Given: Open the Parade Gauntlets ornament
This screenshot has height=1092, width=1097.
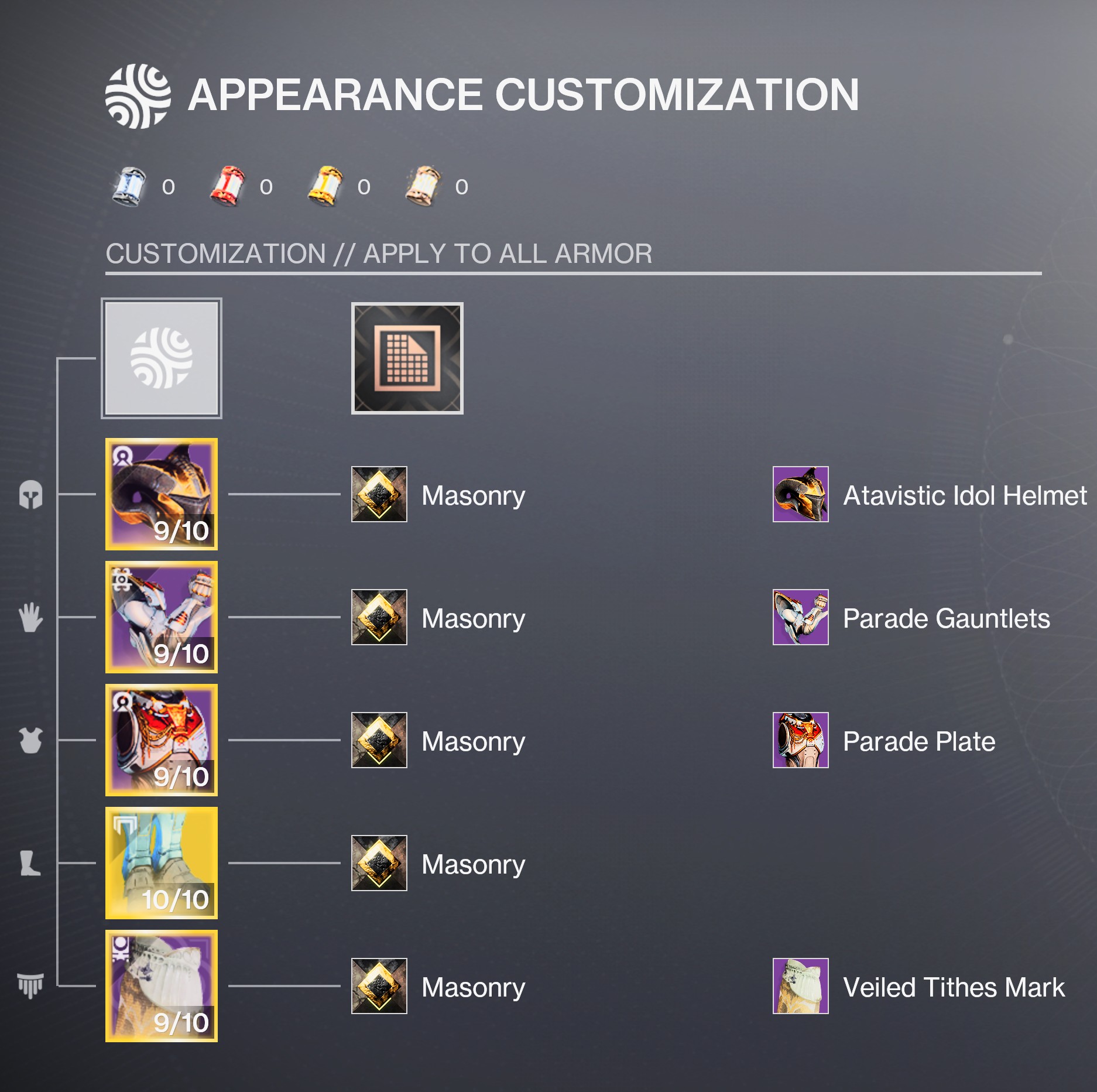Looking at the screenshot, I should point(800,617).
